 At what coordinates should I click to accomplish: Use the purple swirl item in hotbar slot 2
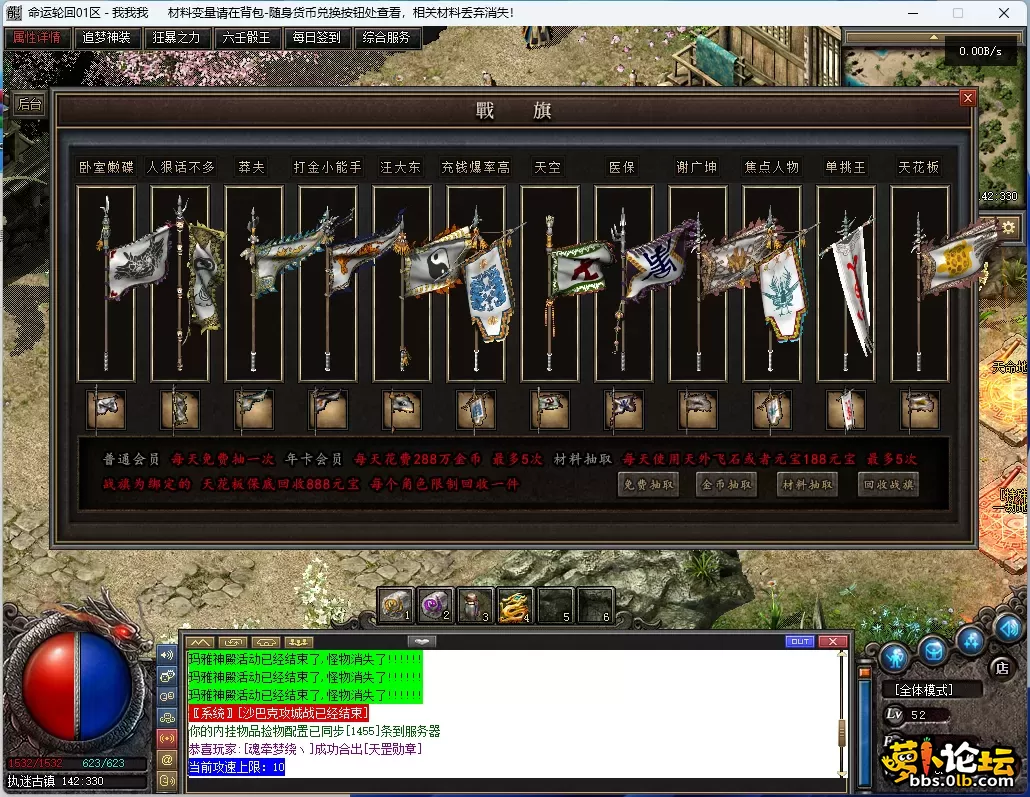tap(436, 606)
